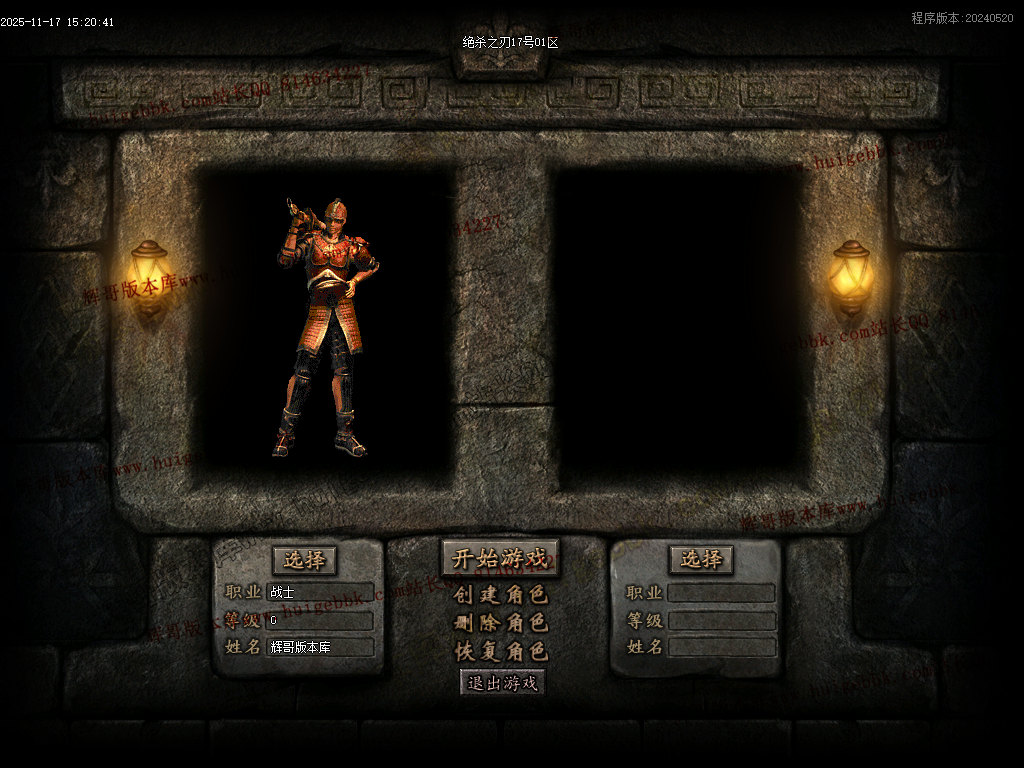Click 选择 for the empty right slot

(x=701, y=560)
